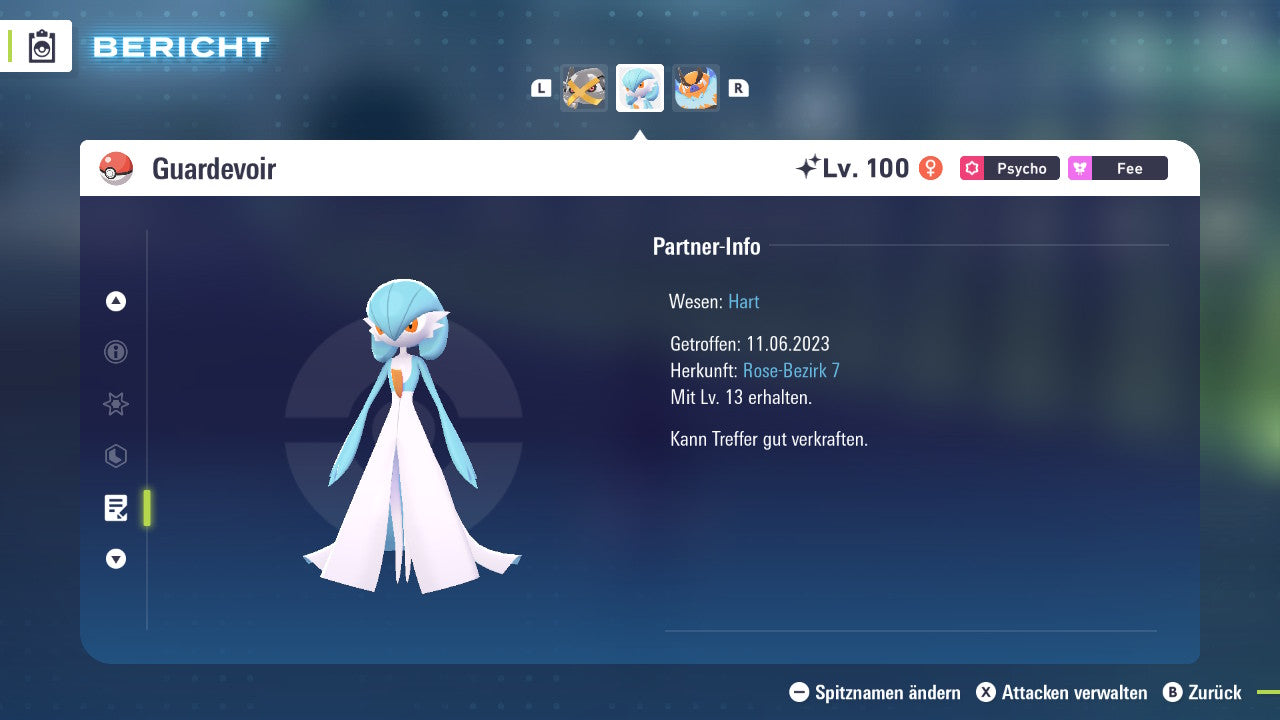Screen dimensions: 1280x720
Task: Open the 'Hart' nature link
Action: pyautogui.click(x=743, y=301)
